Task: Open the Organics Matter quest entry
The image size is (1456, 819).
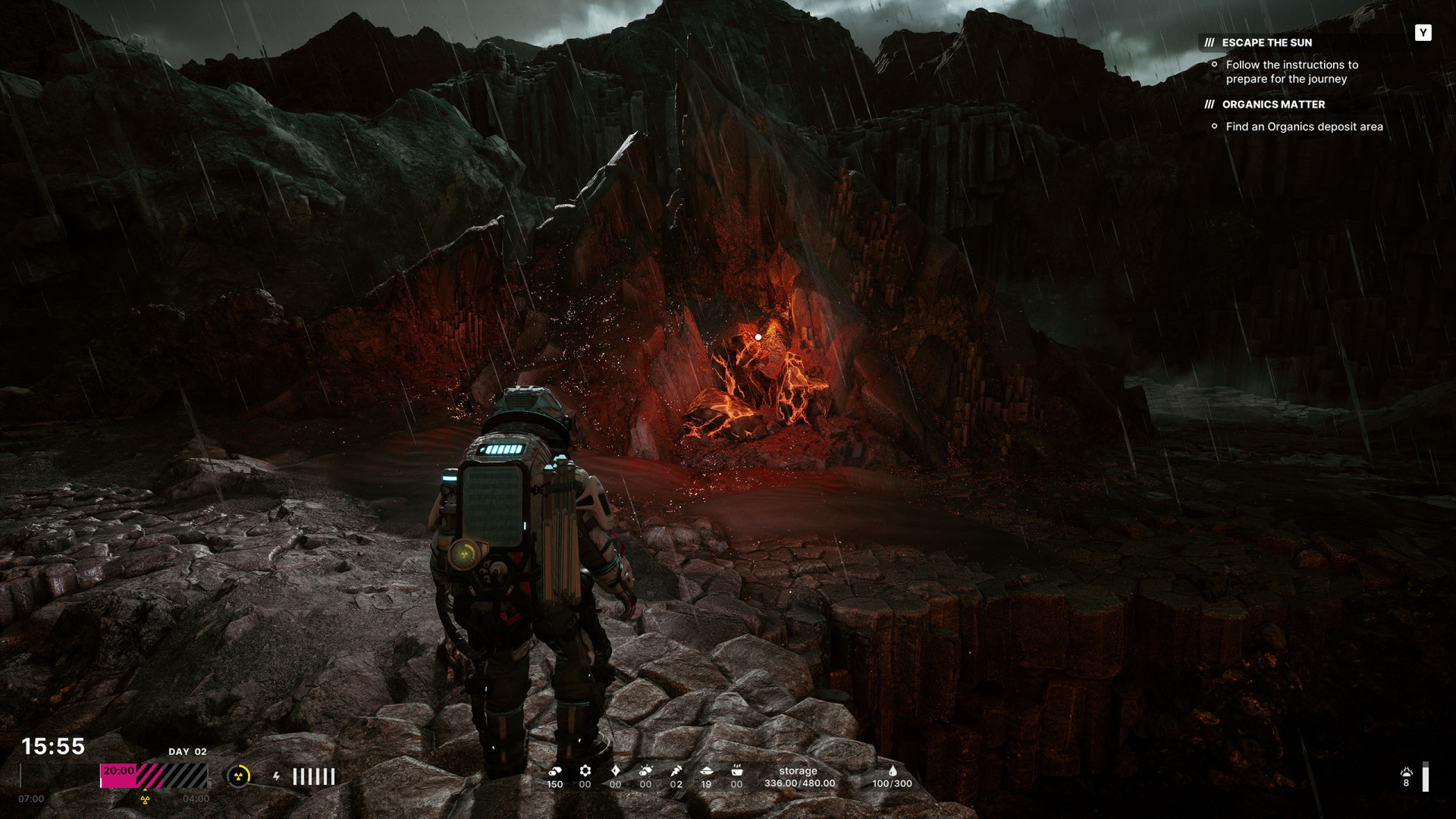Action: coord(1273,105)
